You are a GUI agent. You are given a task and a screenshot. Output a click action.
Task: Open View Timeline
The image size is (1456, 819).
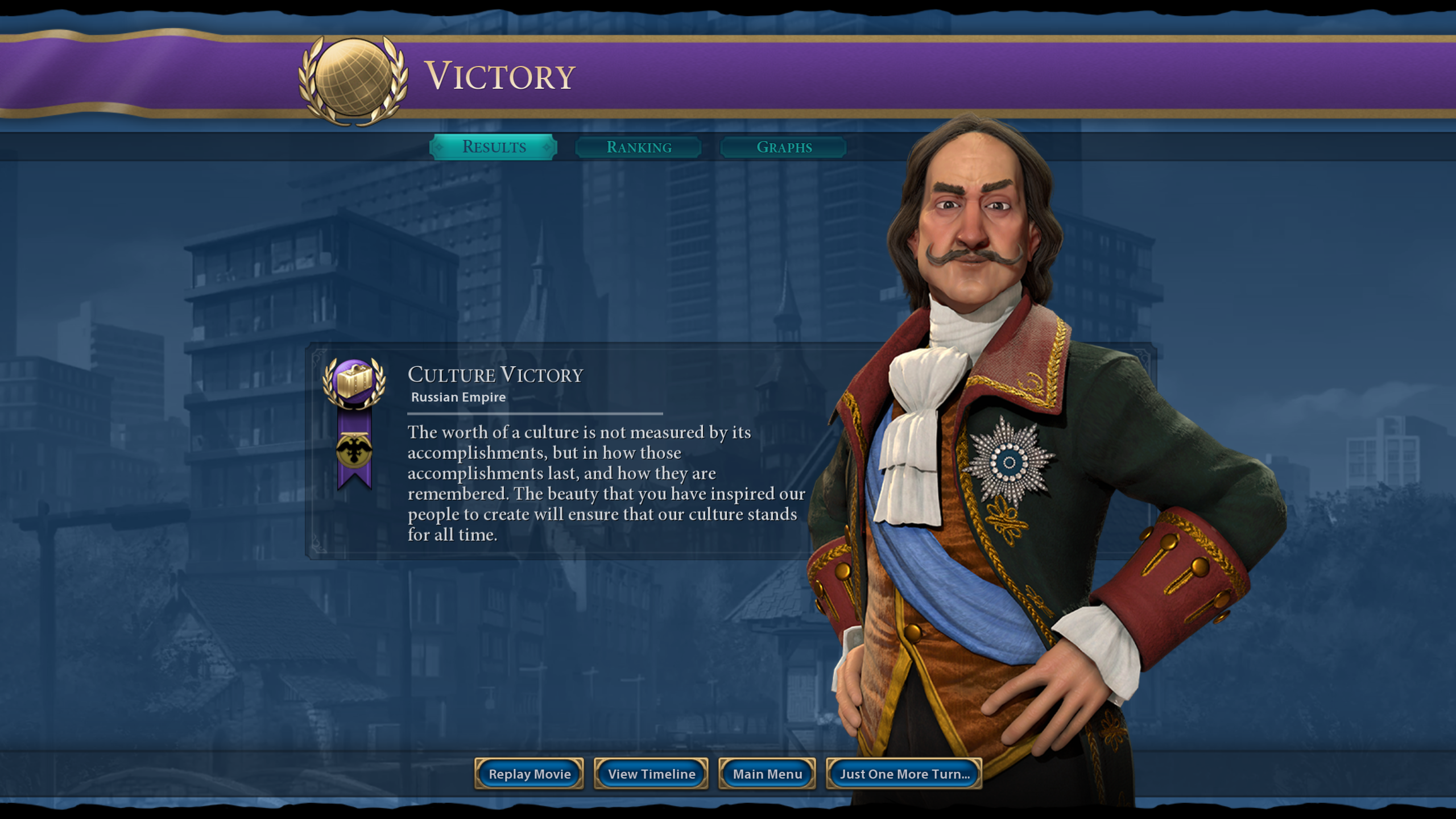tap(651, 773)
